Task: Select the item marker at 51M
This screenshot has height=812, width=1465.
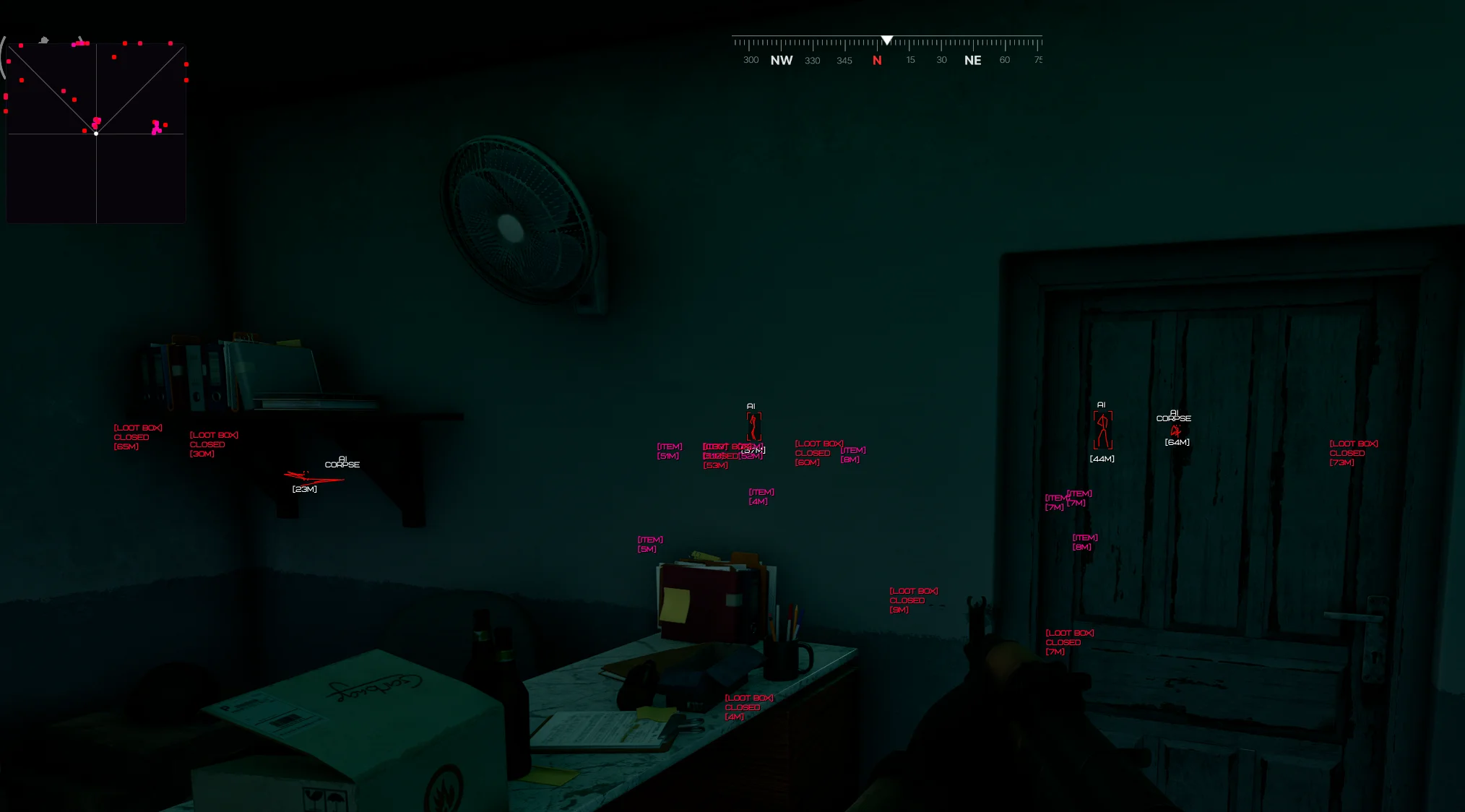Action: point(669,452)
